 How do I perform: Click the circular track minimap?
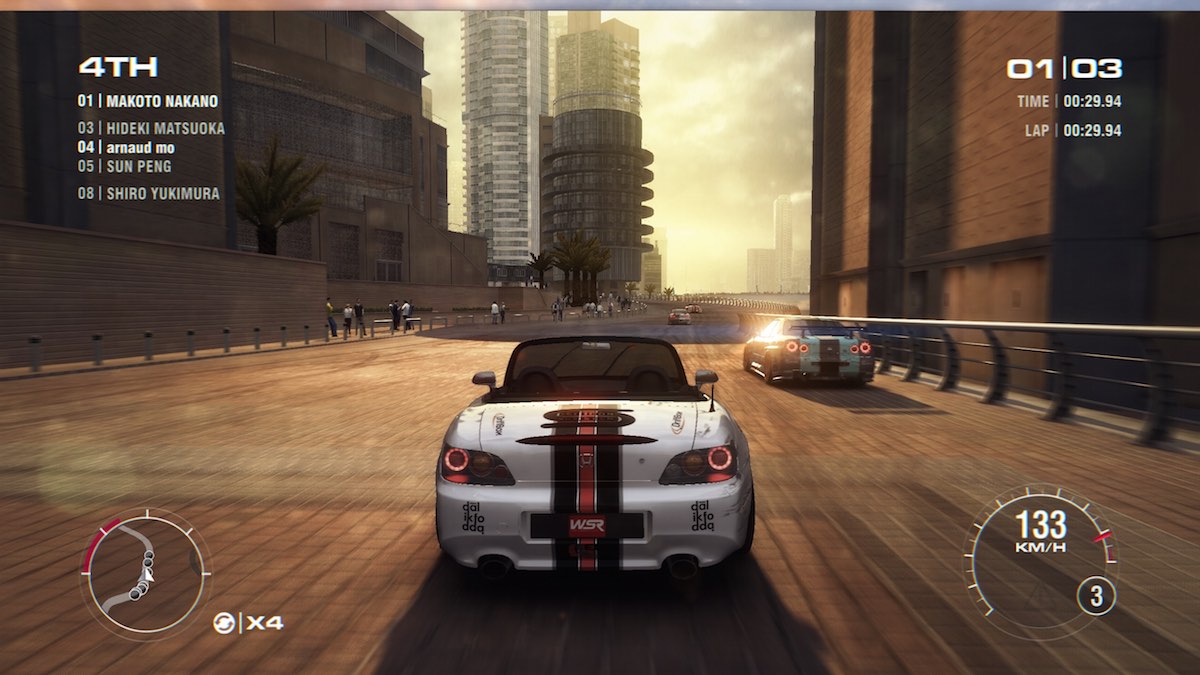146,573
